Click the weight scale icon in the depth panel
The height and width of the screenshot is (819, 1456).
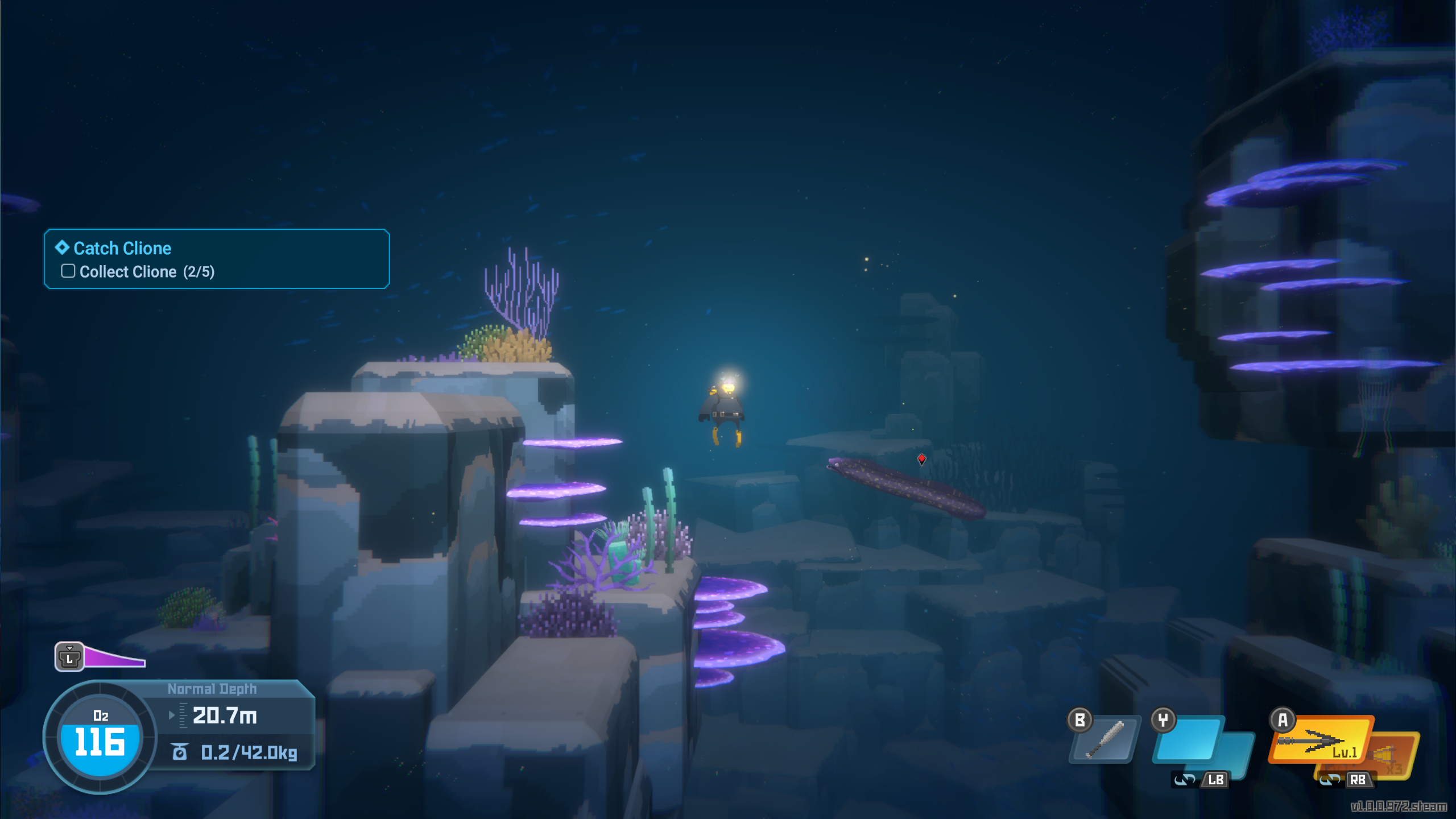180,751
